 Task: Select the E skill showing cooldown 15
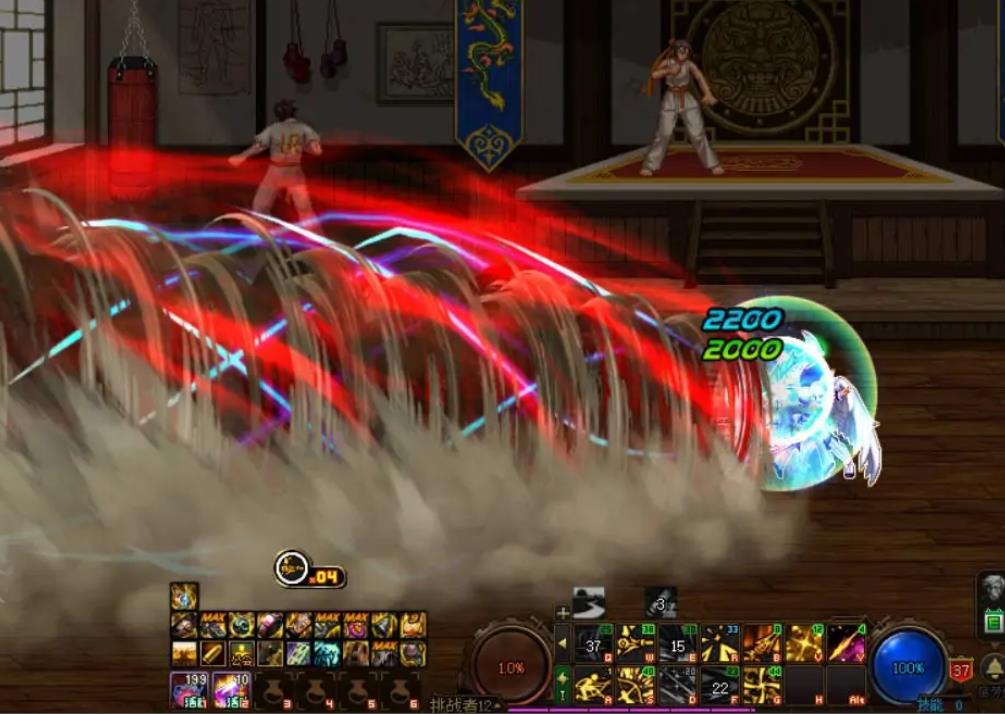[x=678, y=645]
